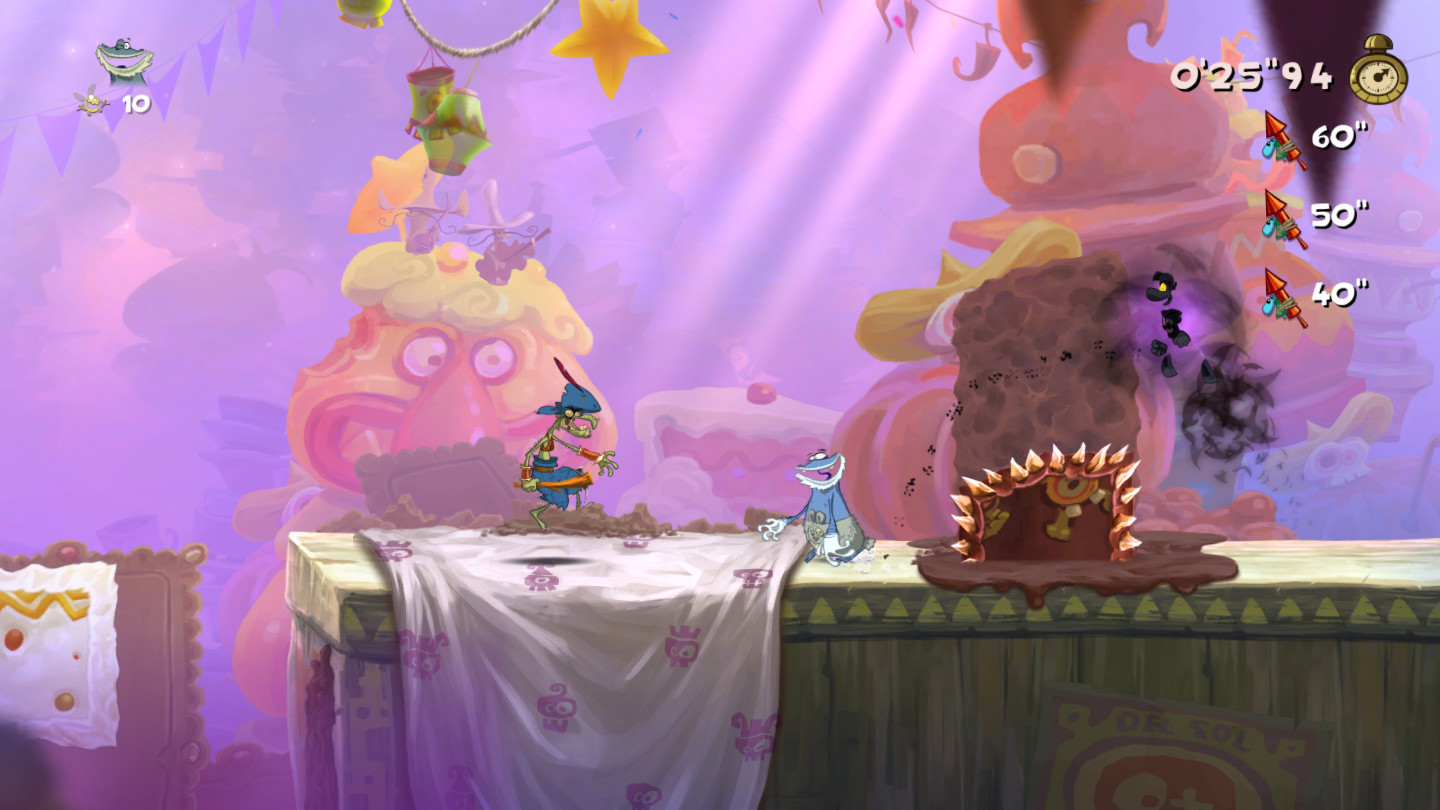
Task: Select the 50" firework rocket medal icon
Action: 1283,219
